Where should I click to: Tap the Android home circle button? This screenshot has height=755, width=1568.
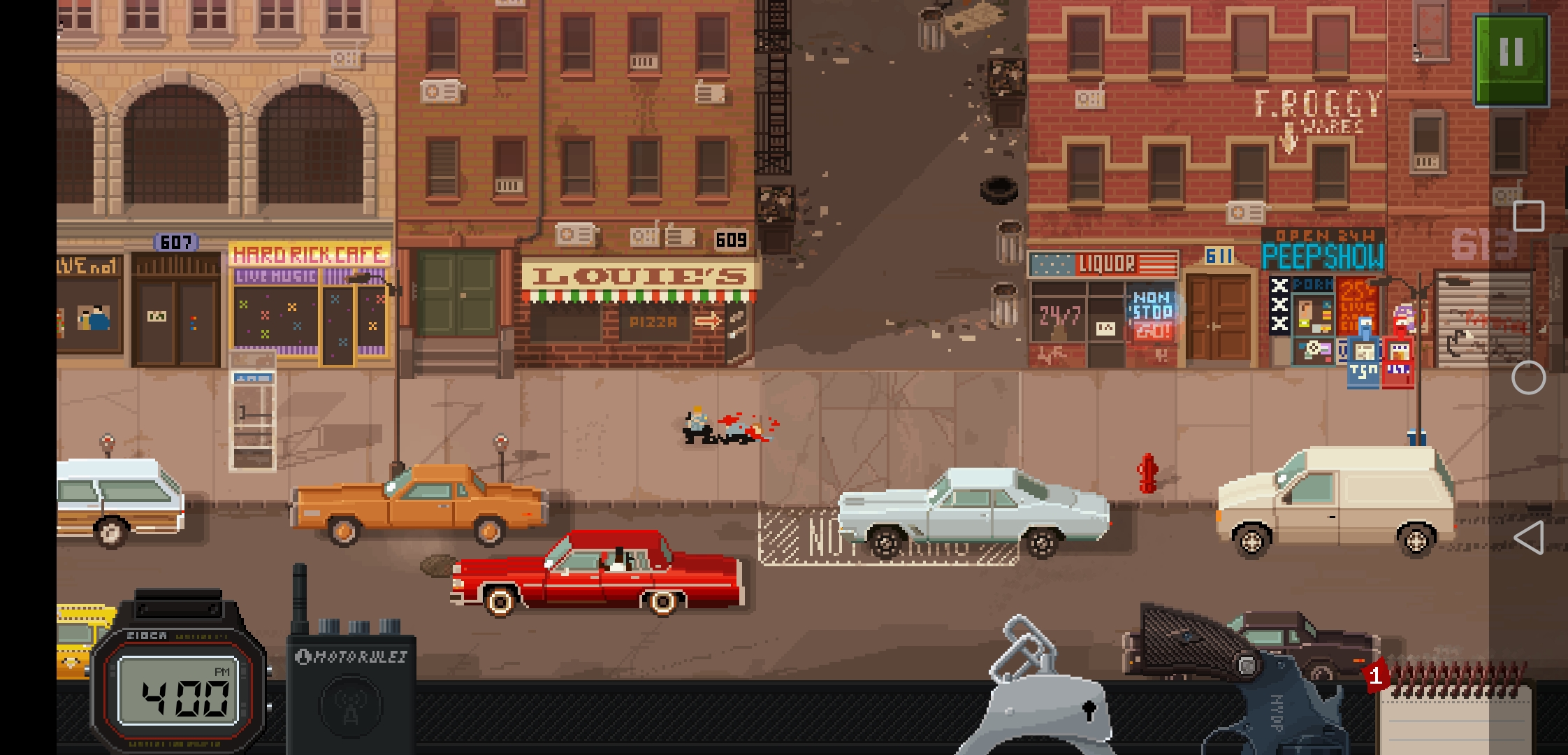[x=1528, y=378]
